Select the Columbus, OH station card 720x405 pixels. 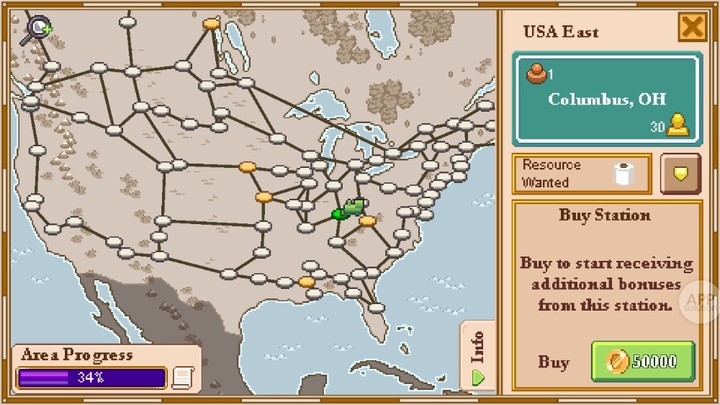(x=606, y=100)
